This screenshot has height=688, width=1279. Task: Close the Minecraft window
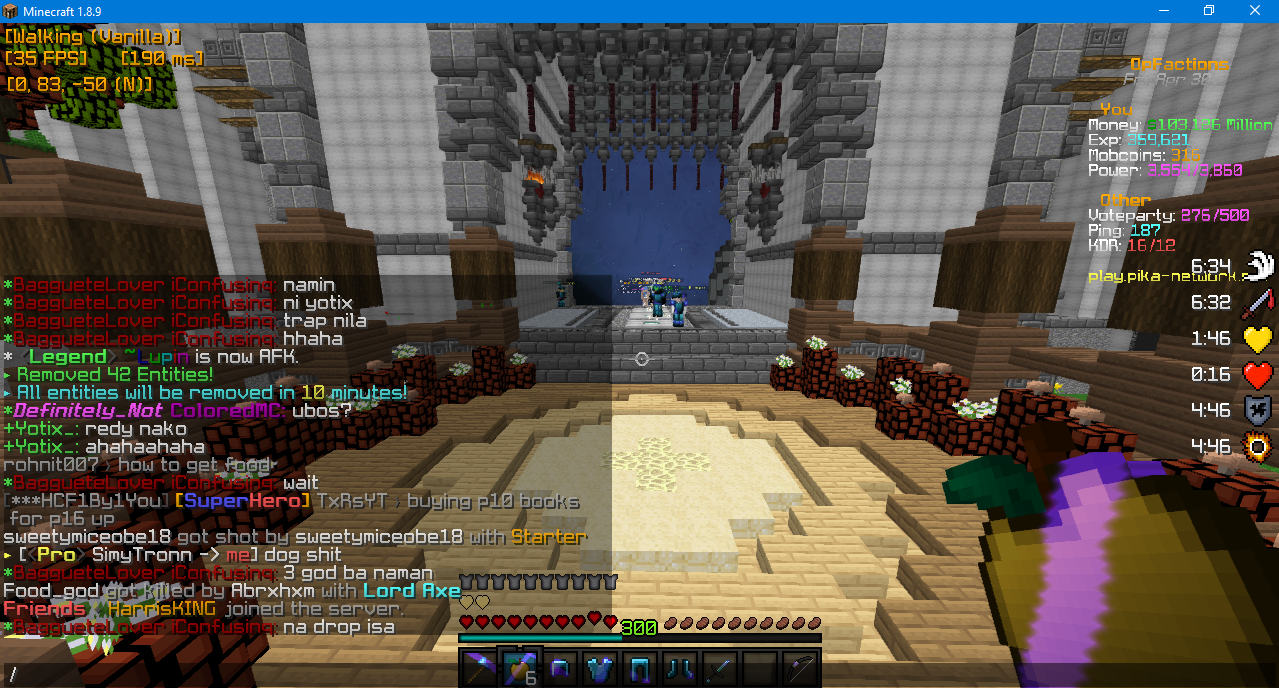[1255, 11]
